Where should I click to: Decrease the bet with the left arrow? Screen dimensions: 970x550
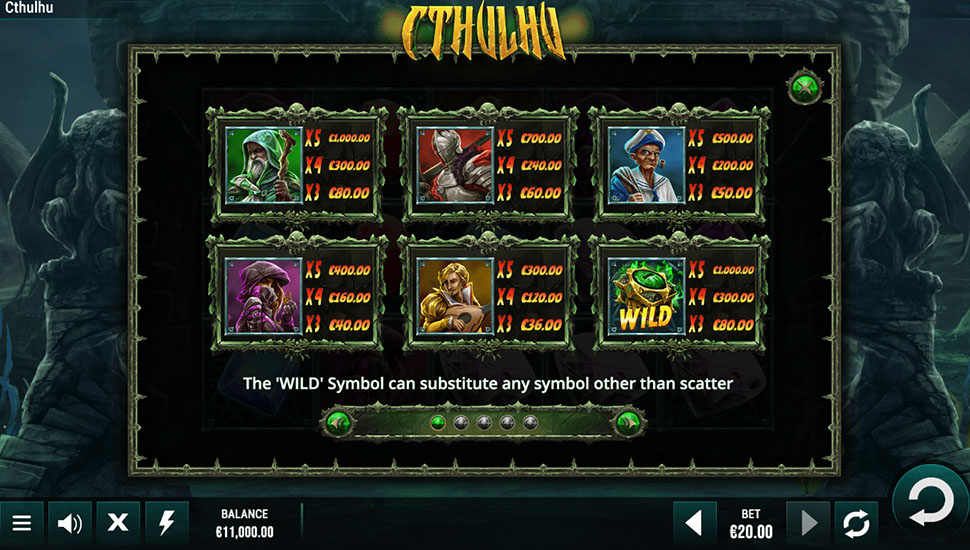coord(694,522)
